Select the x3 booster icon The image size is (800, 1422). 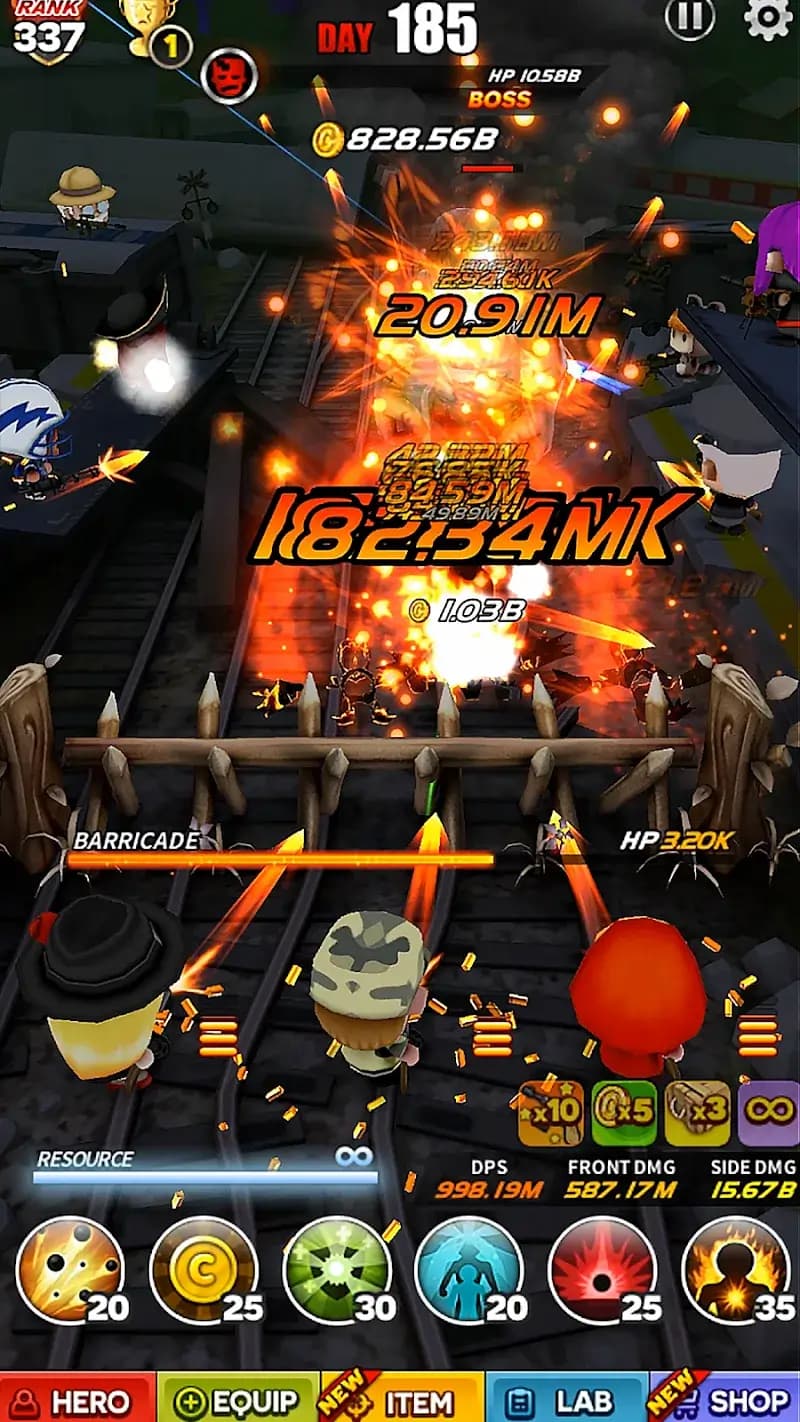click(x=697, y=1113)
